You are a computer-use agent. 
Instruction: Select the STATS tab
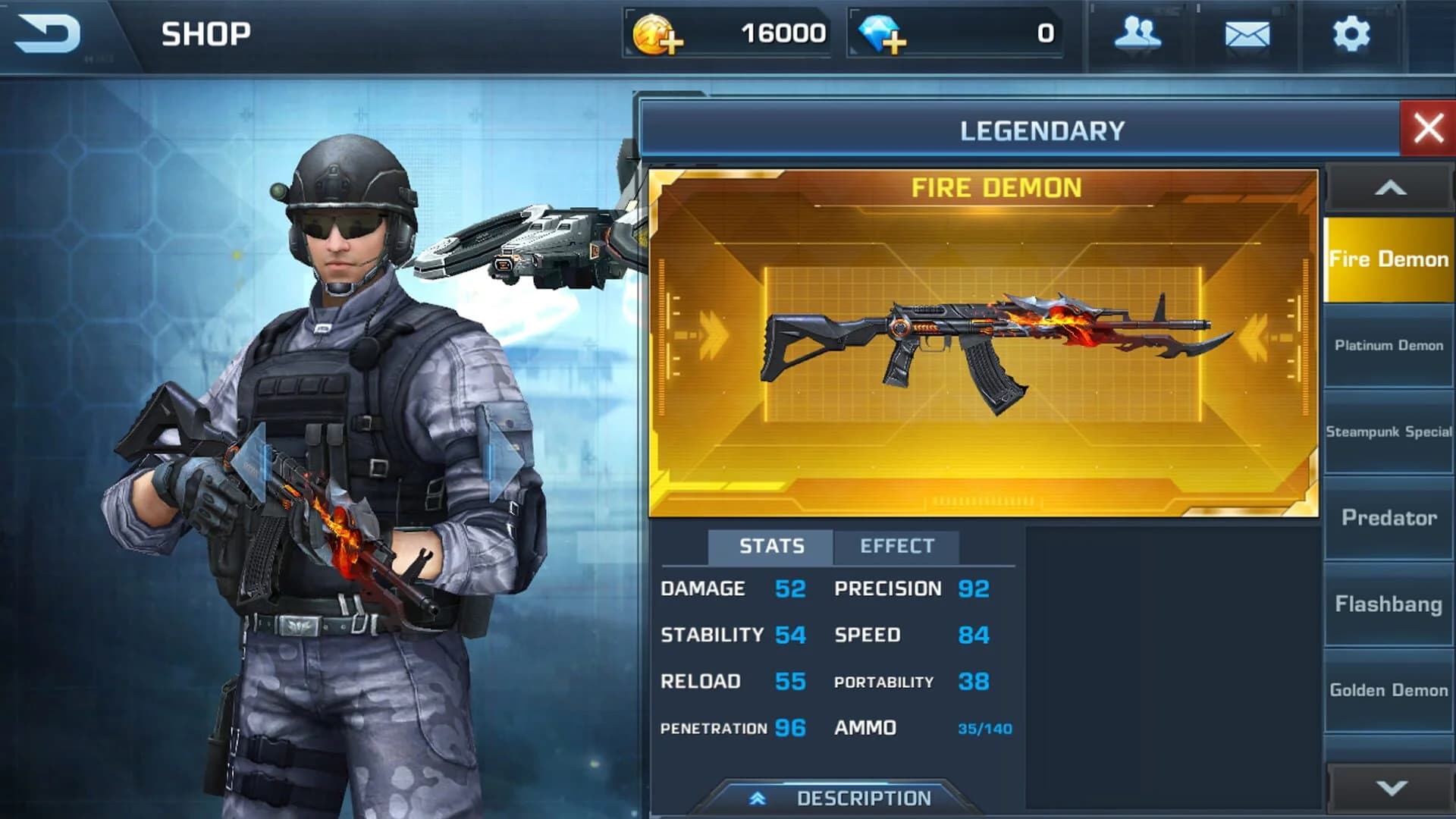(769, 544)
